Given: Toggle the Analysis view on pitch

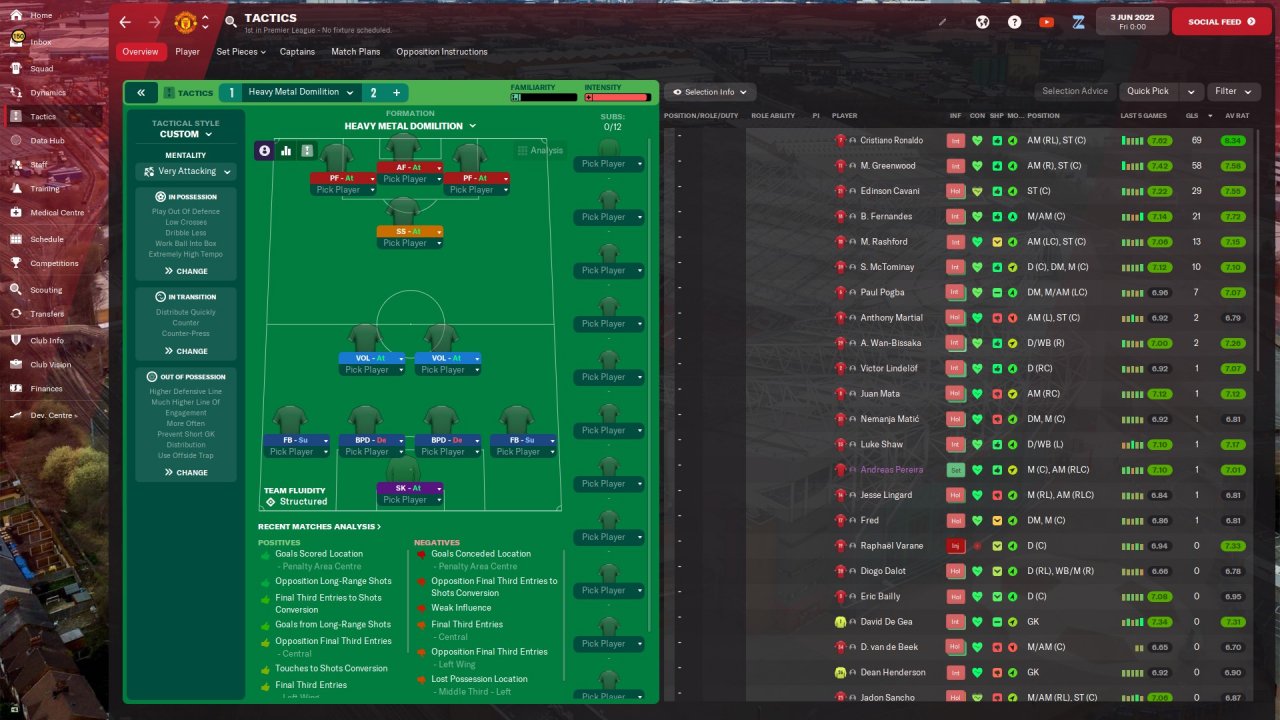Looking at the screenshot, I should [540, 151].
